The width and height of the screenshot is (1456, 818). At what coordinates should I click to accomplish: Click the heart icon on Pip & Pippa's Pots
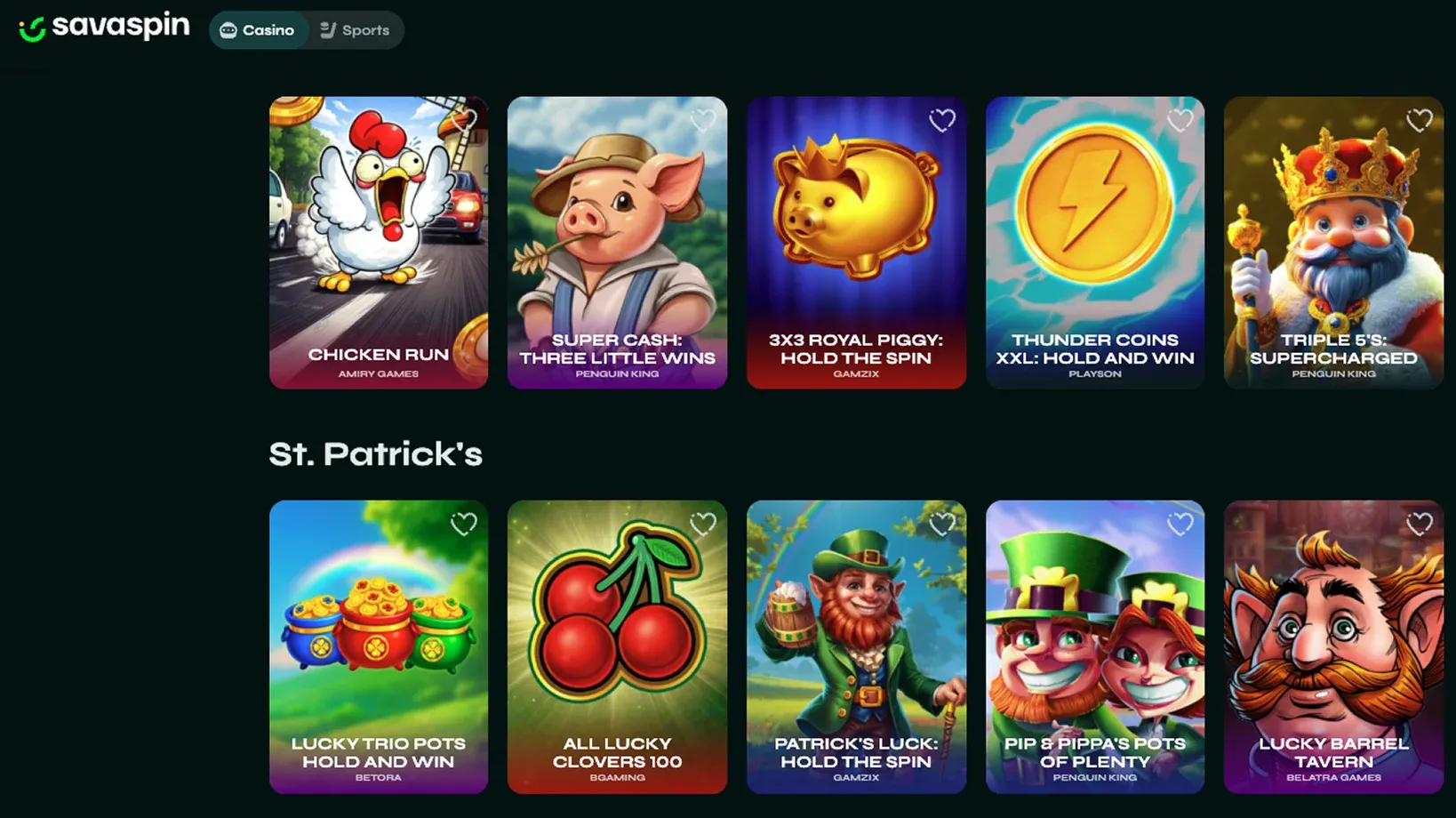(1180, 525)
